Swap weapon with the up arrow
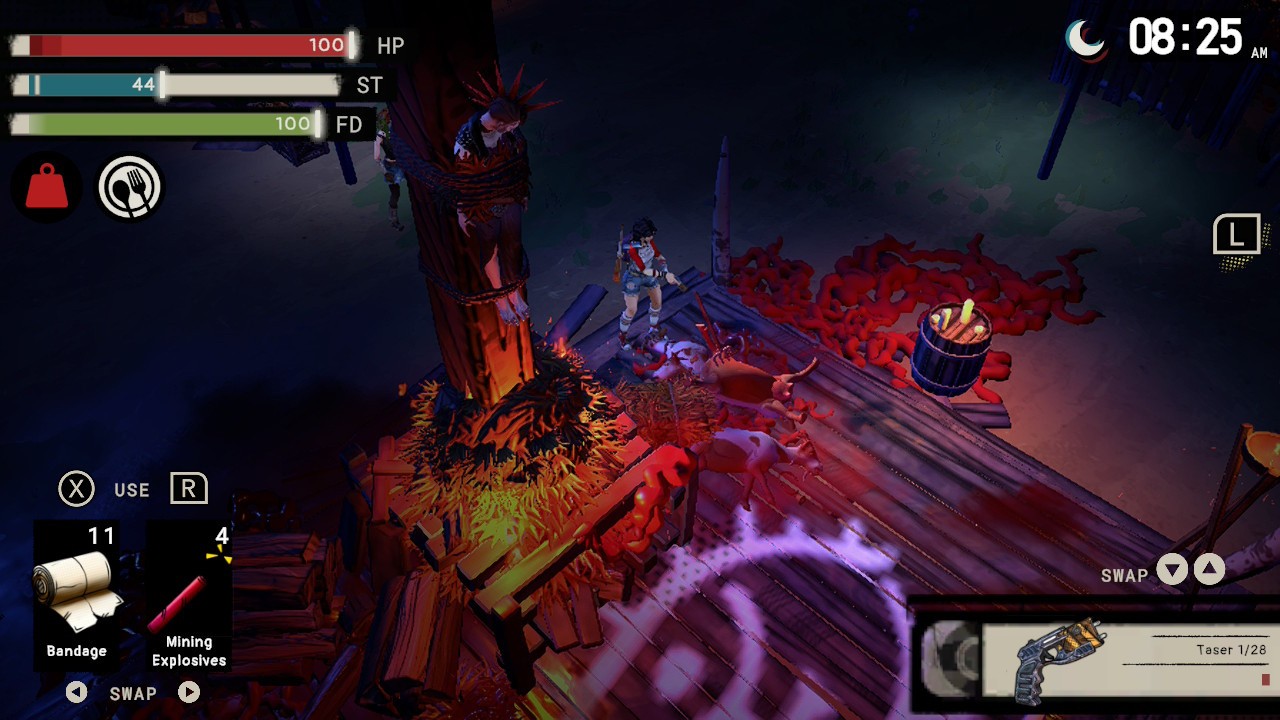The width and height of the screenshot is (1280, 720). (x=1209, y=570)
